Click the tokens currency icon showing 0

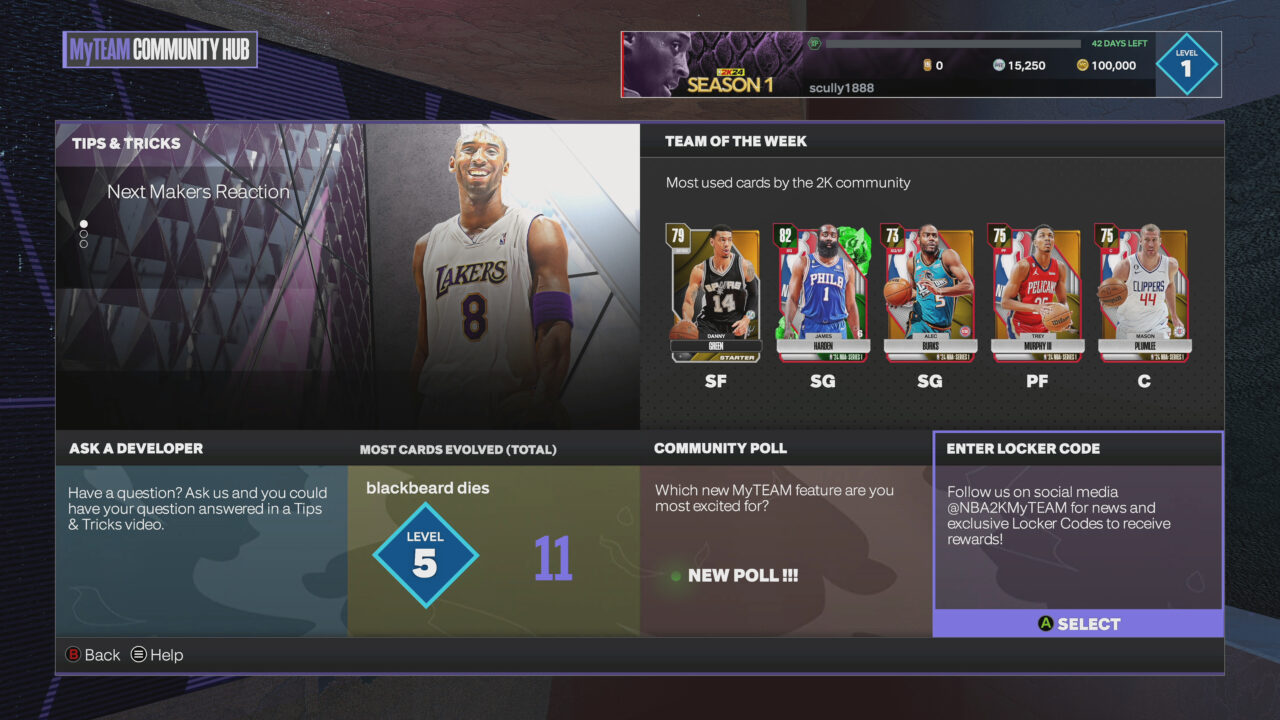(927, 64)
